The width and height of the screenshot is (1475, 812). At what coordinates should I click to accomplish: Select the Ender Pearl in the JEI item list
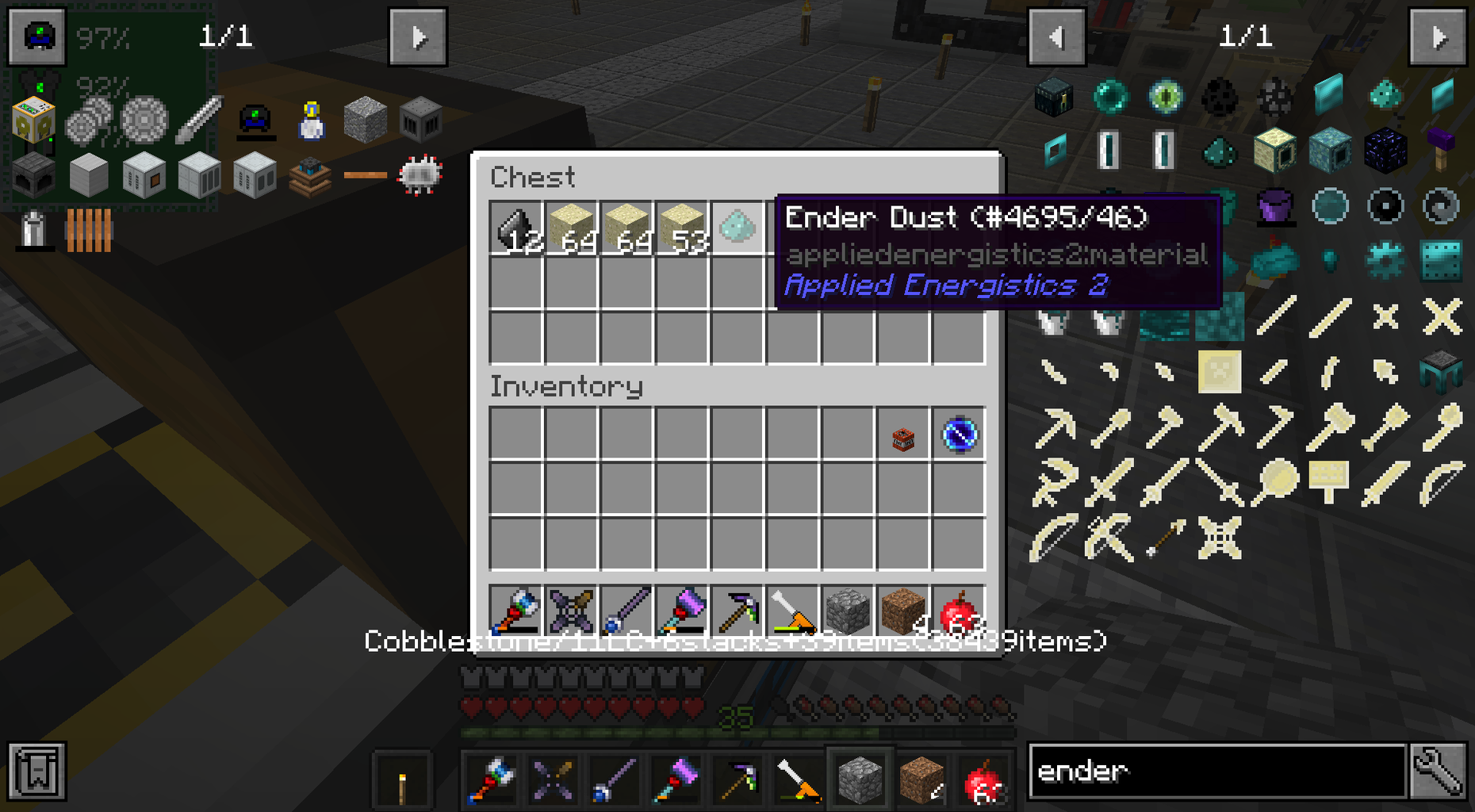(x=1112, y=97)
